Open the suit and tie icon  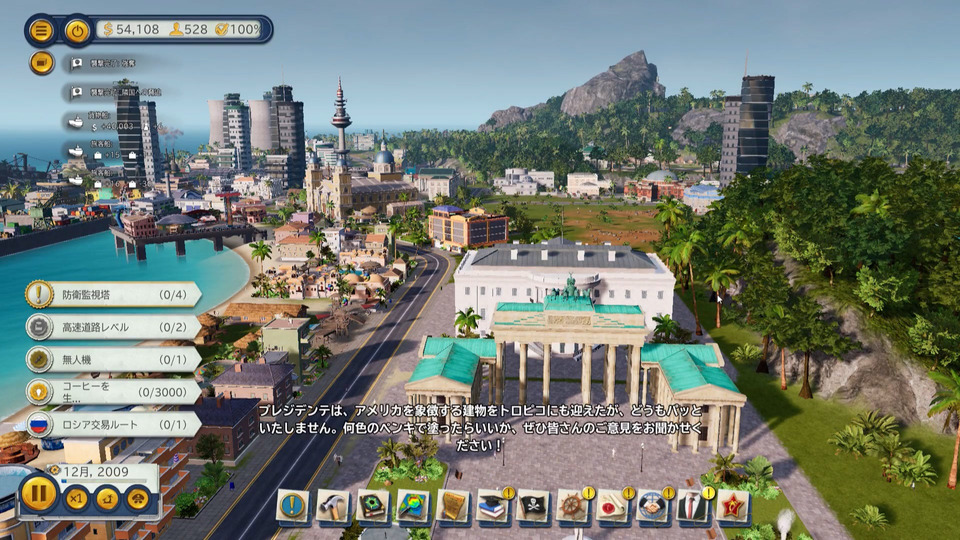(693, 507)
